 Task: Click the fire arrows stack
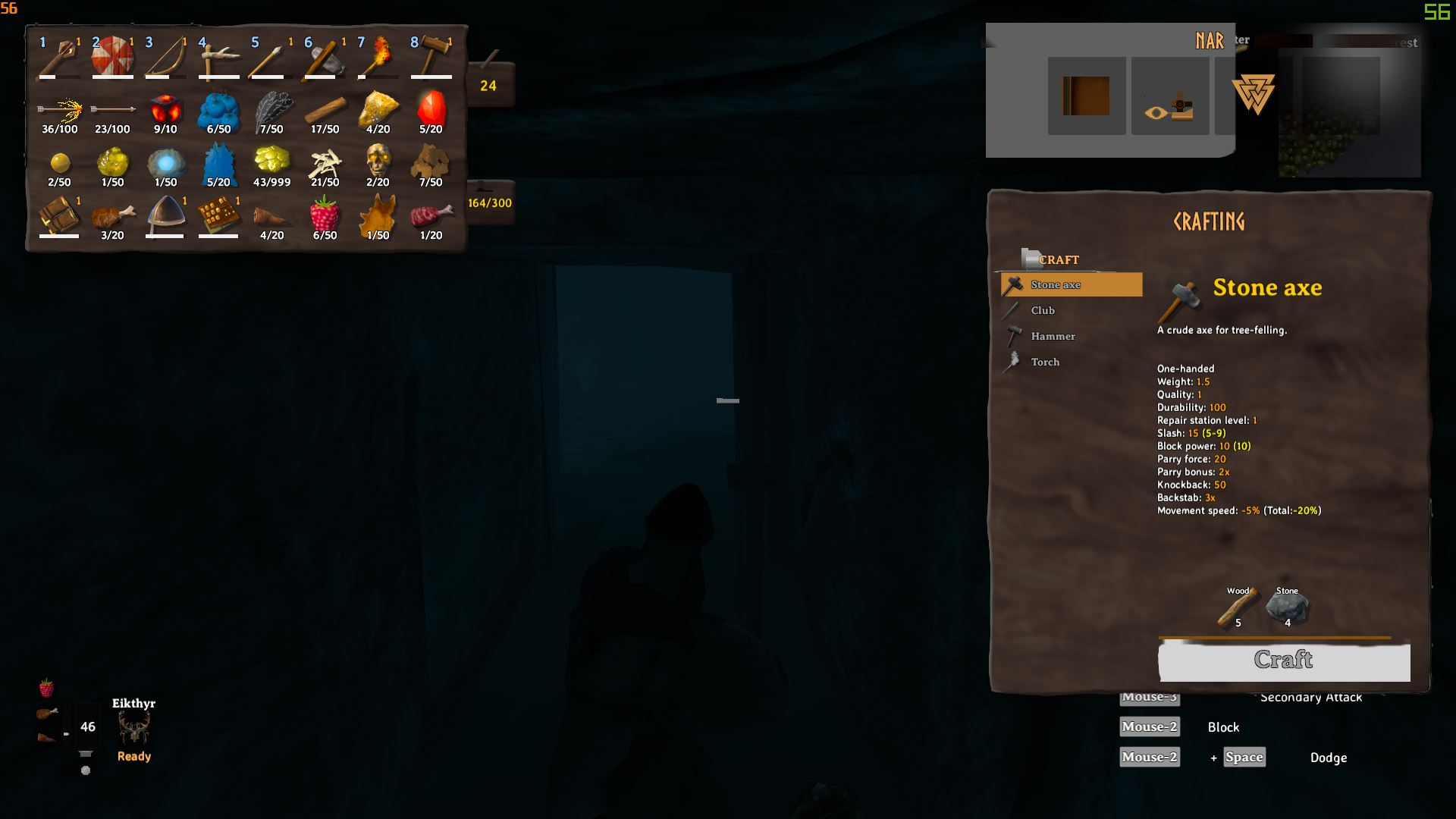[x=59, y=112]
